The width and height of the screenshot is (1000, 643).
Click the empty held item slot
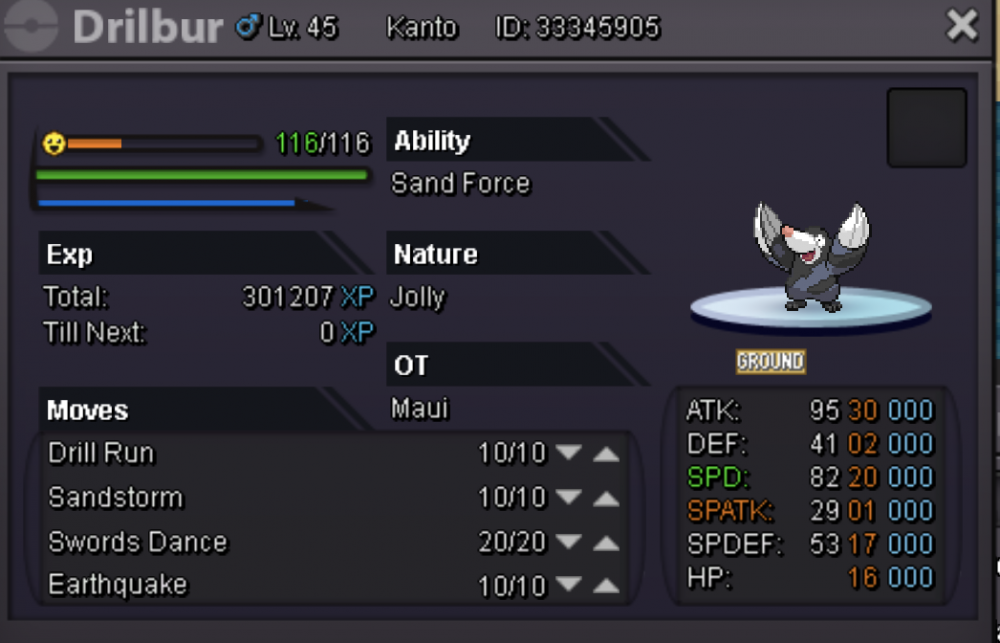coord(926,128)
